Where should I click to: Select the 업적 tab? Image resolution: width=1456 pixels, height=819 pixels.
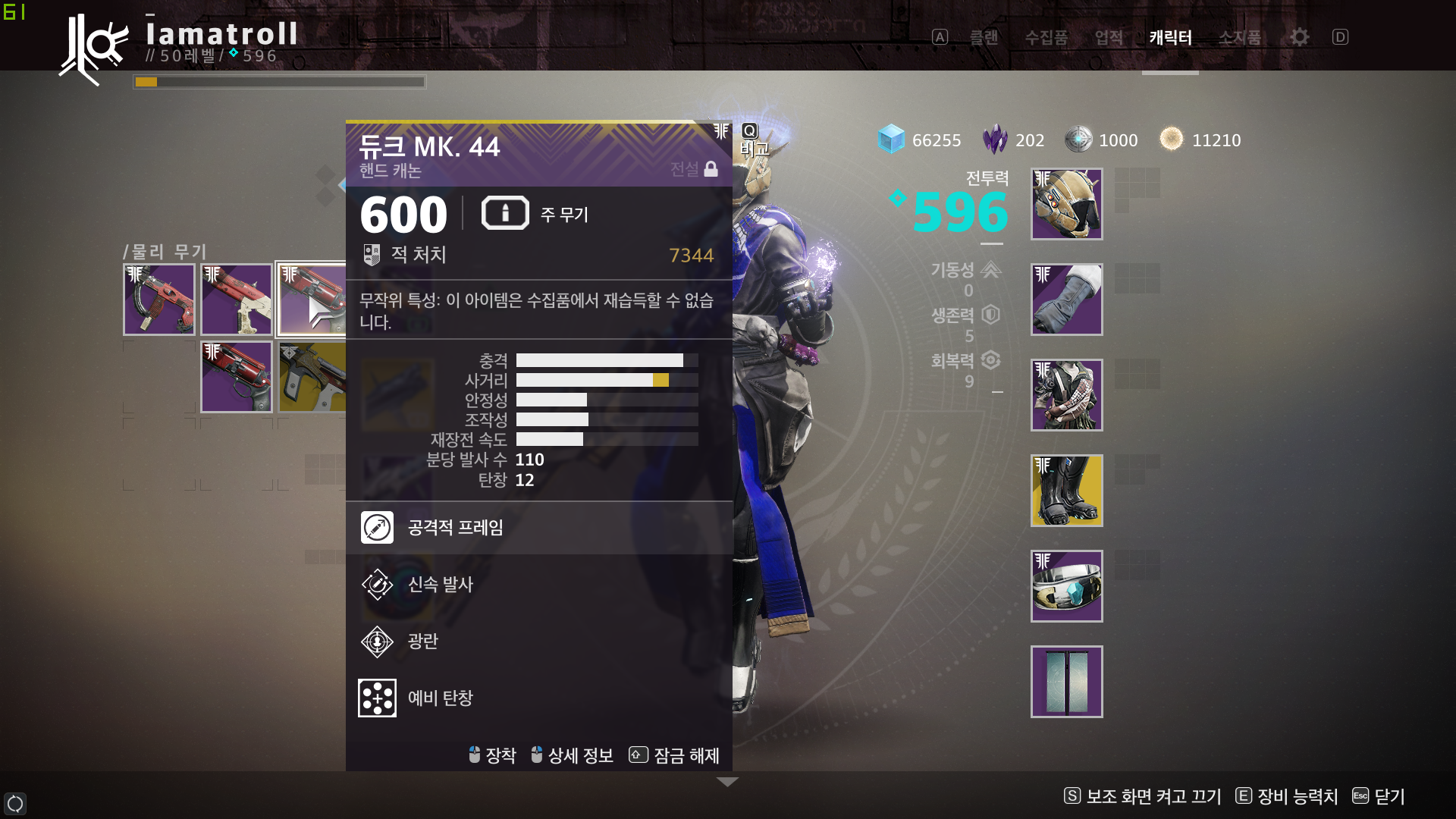click(x=1109, y=37)
